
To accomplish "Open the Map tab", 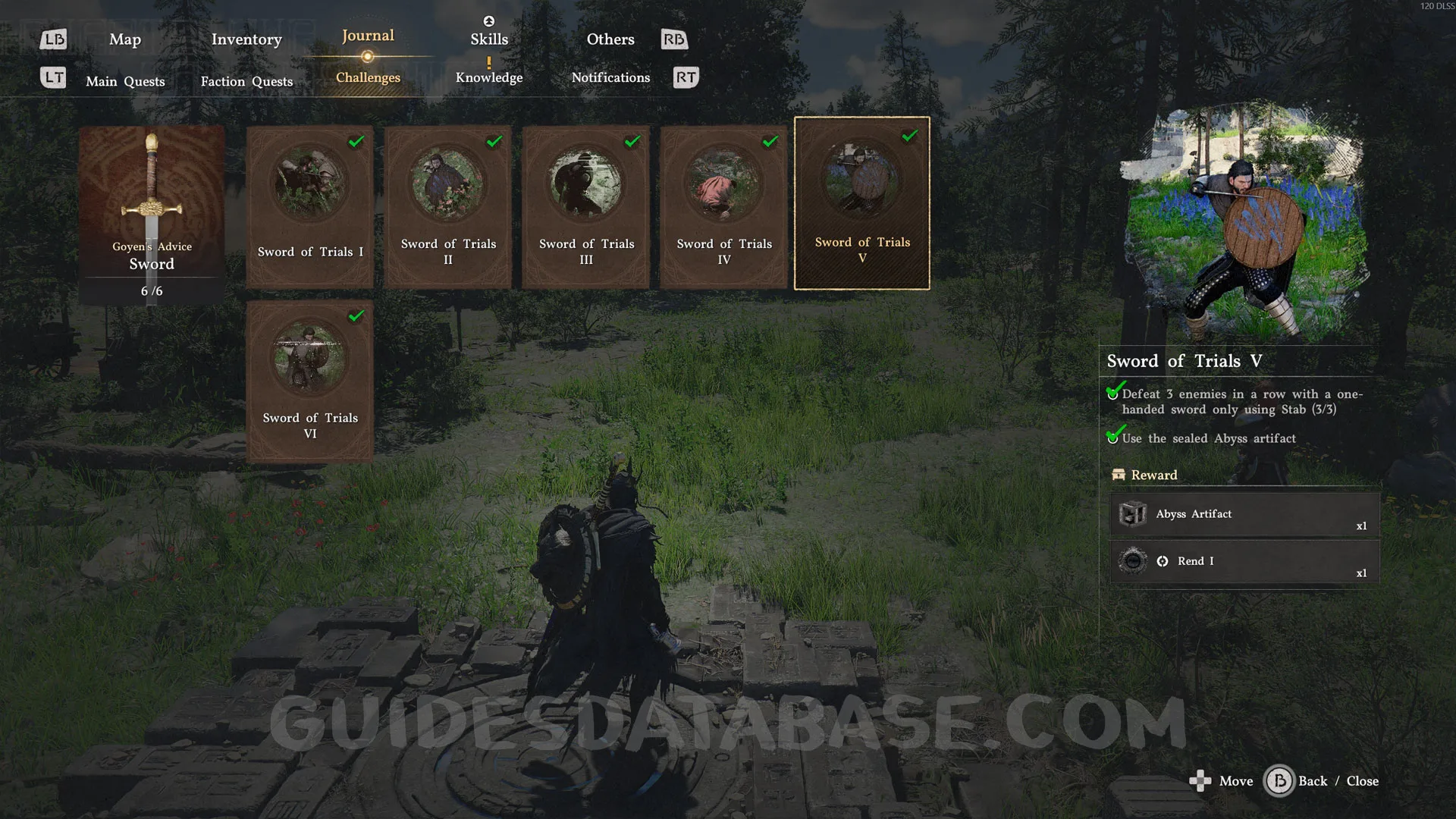I will pos(125,39).
